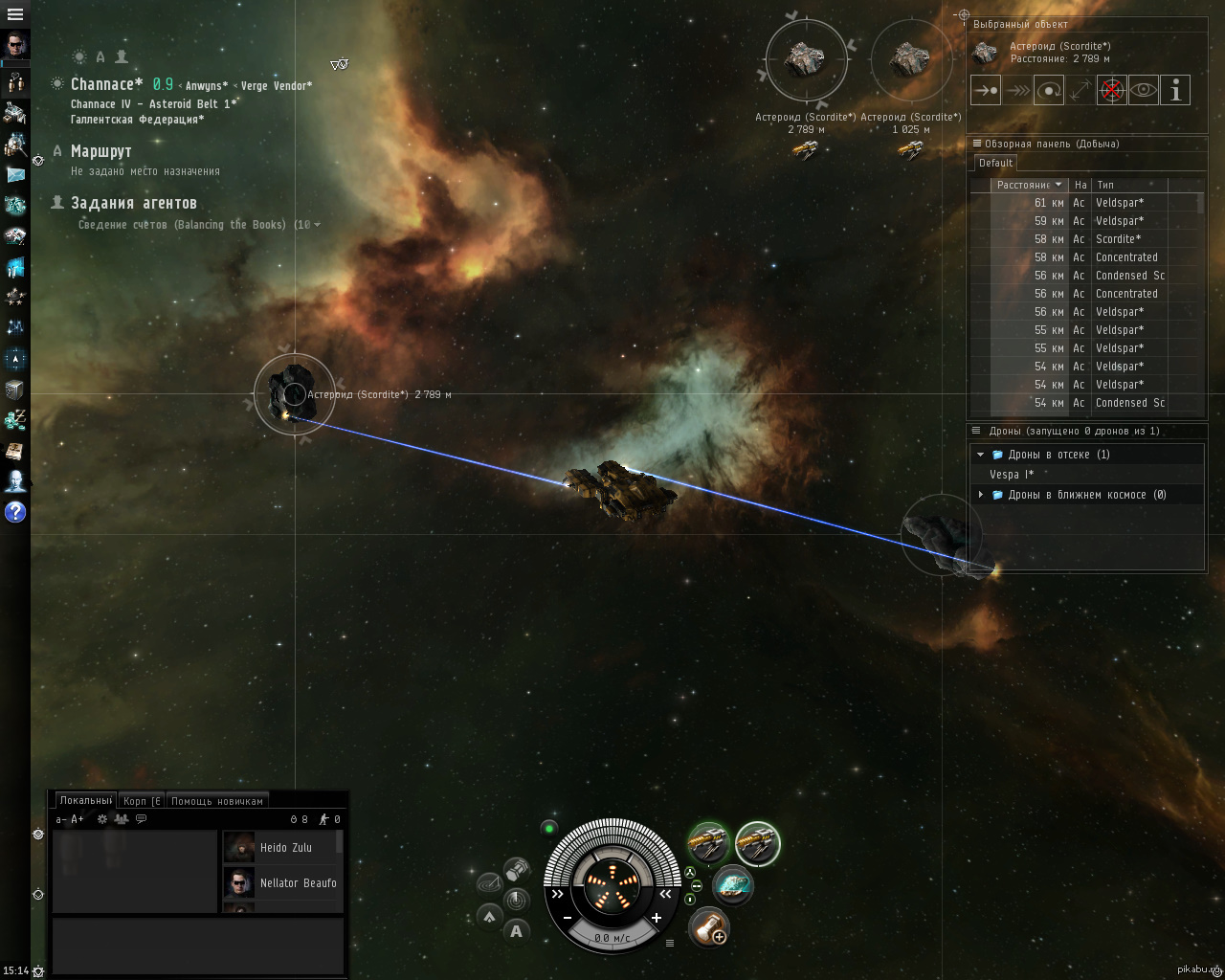Increase ship speed with the plus button
Viewport: 1225px width, 980px height.
(x=657, y=918)
